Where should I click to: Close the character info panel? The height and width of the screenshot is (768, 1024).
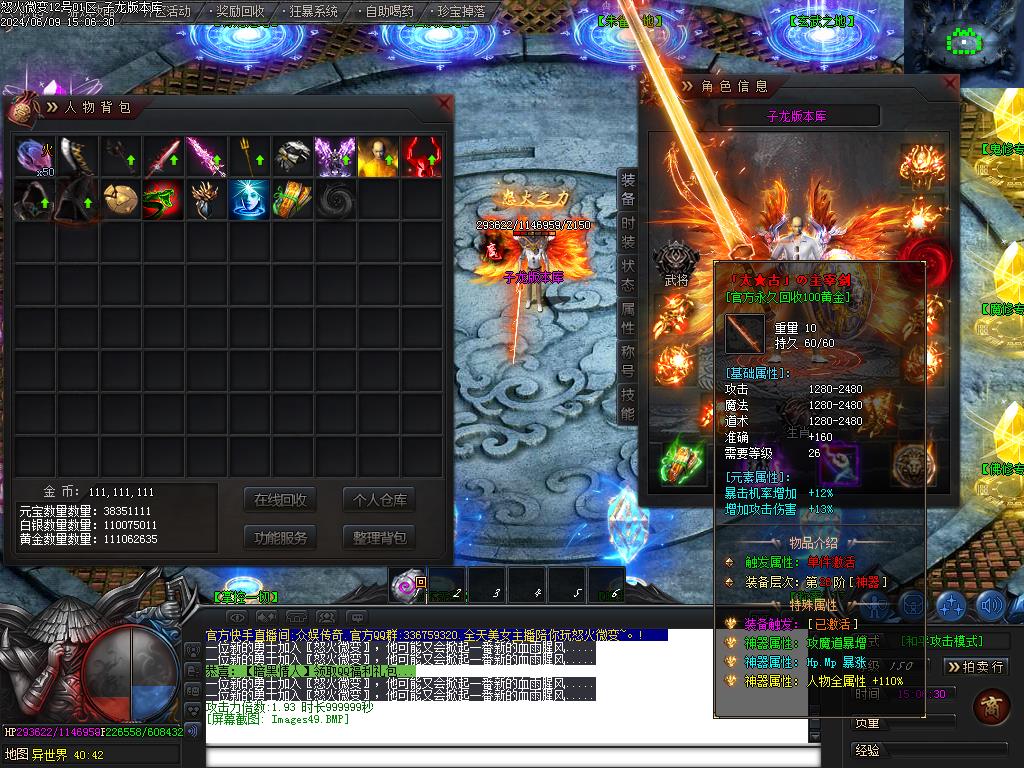tap(948, 85)
